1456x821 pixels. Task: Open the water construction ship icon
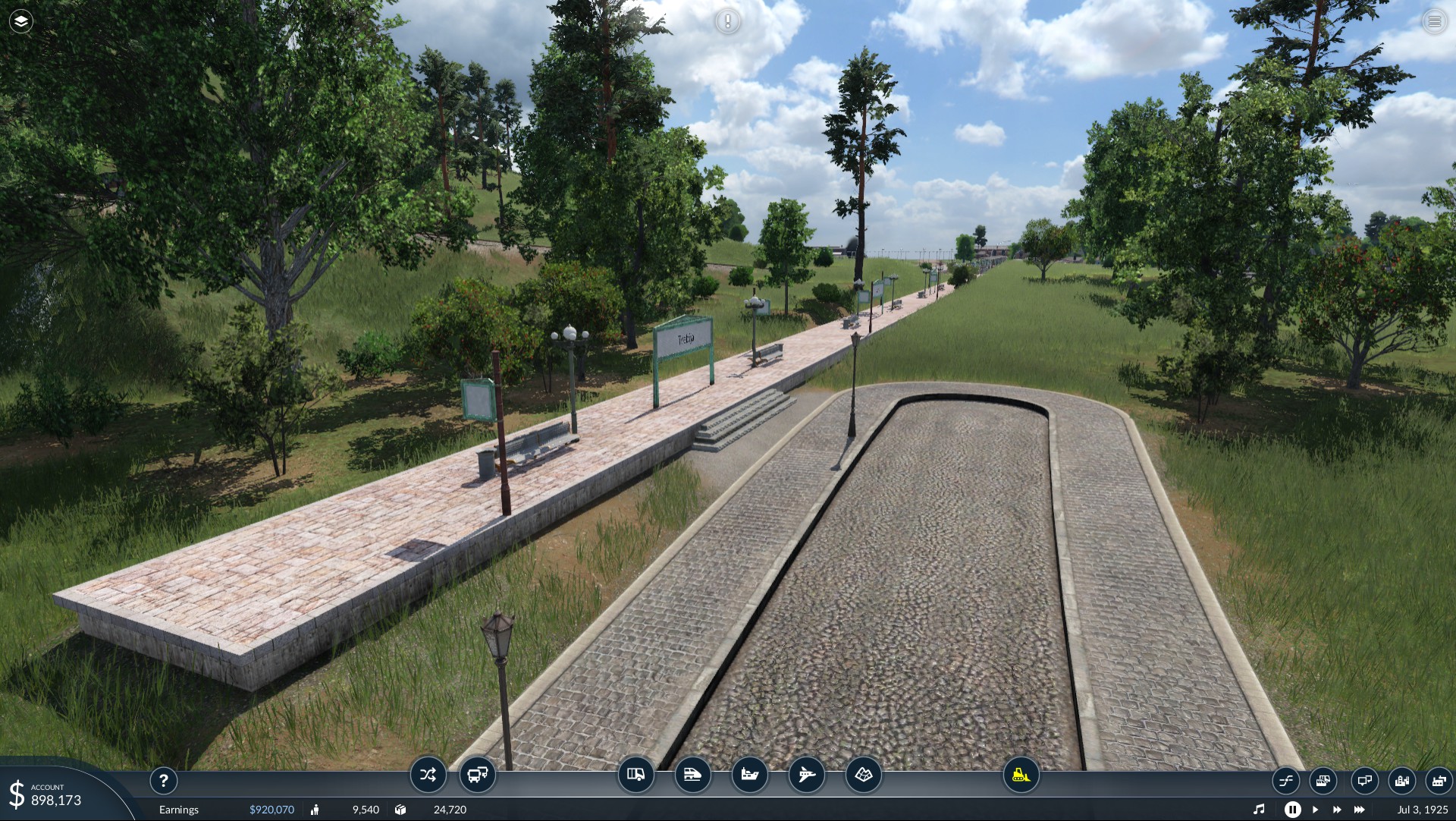point(749,775)
